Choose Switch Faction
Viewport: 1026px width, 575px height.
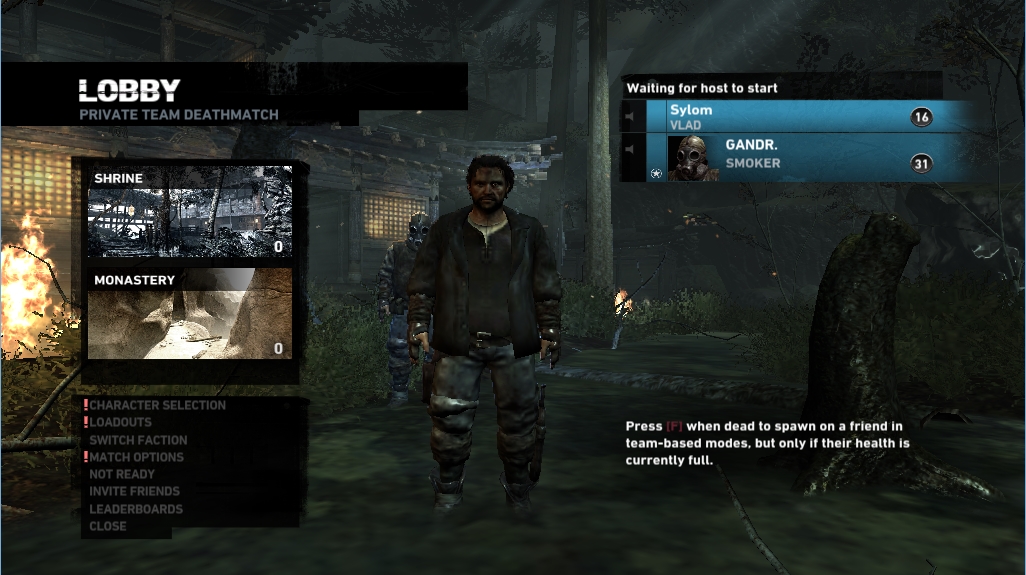tap(138, 440)
